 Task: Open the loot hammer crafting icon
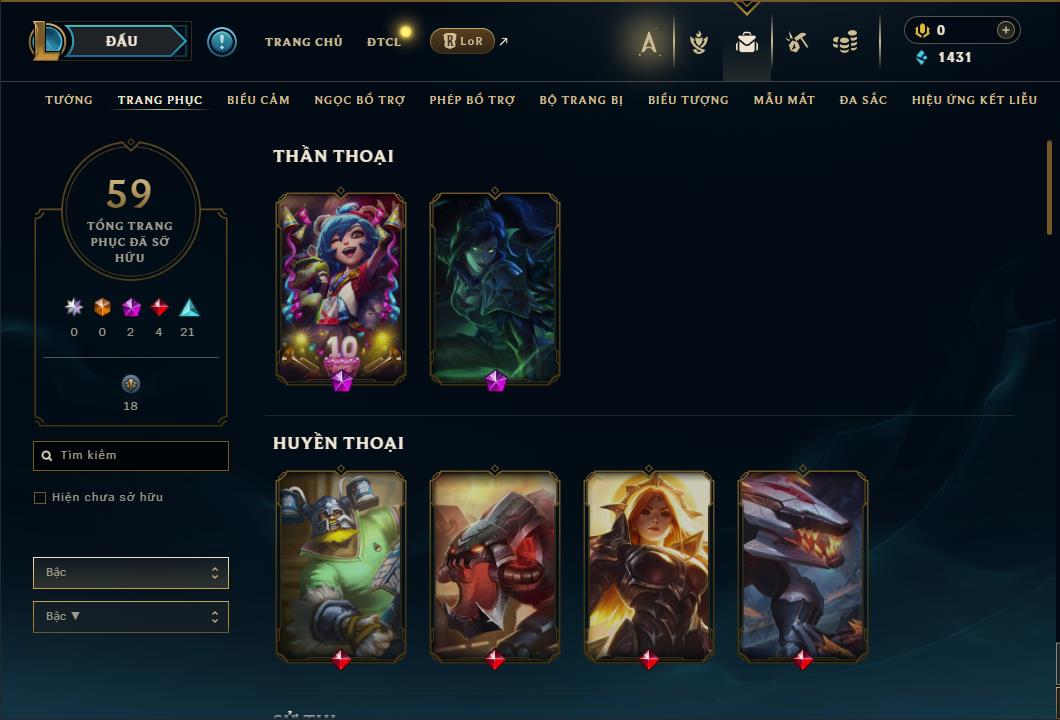coord(796,42)
